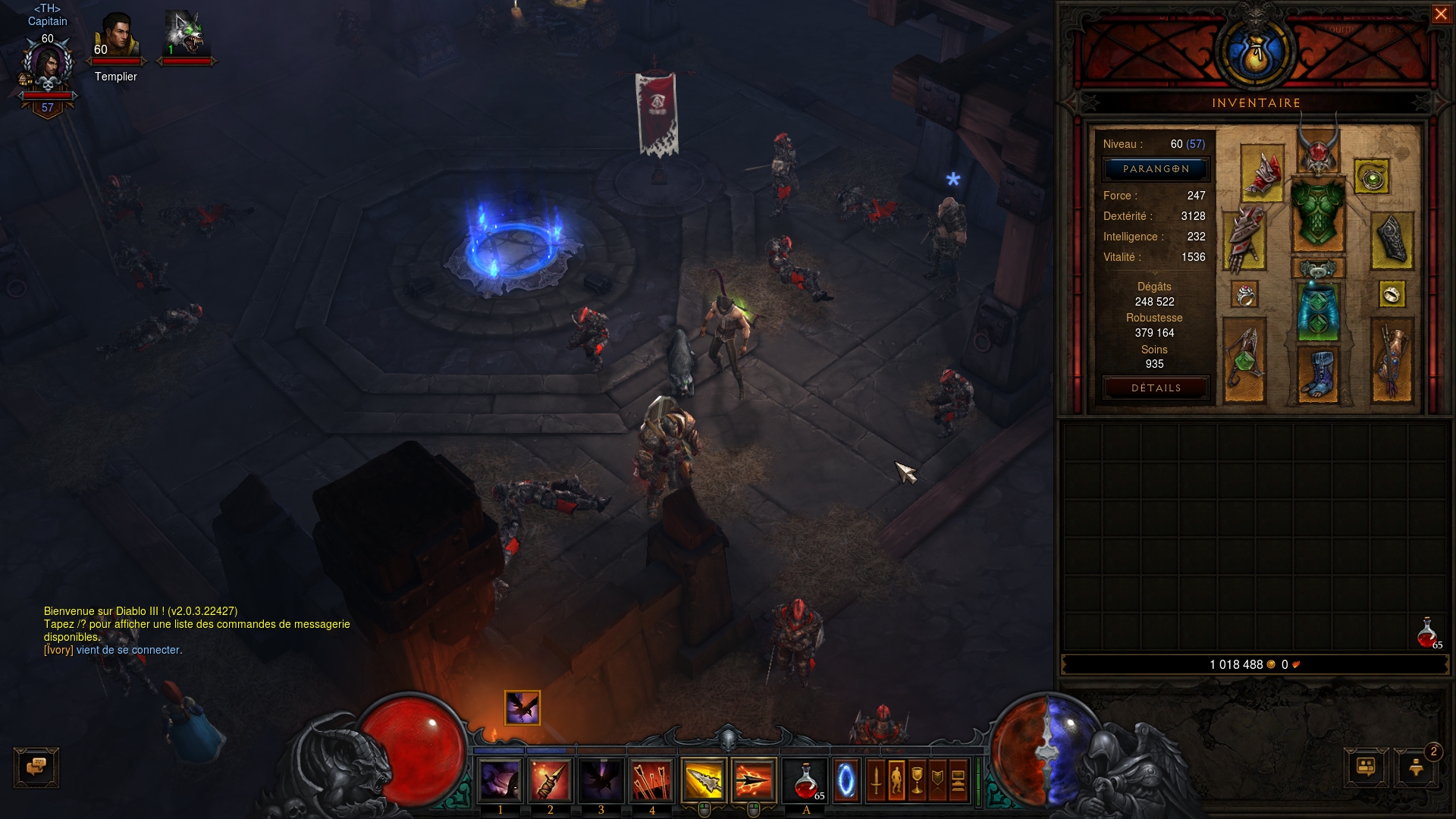Image resolution: width=1456 pixels, height=819 pixels.
Task: Open the chat bubble button
Action: [36, 767]
